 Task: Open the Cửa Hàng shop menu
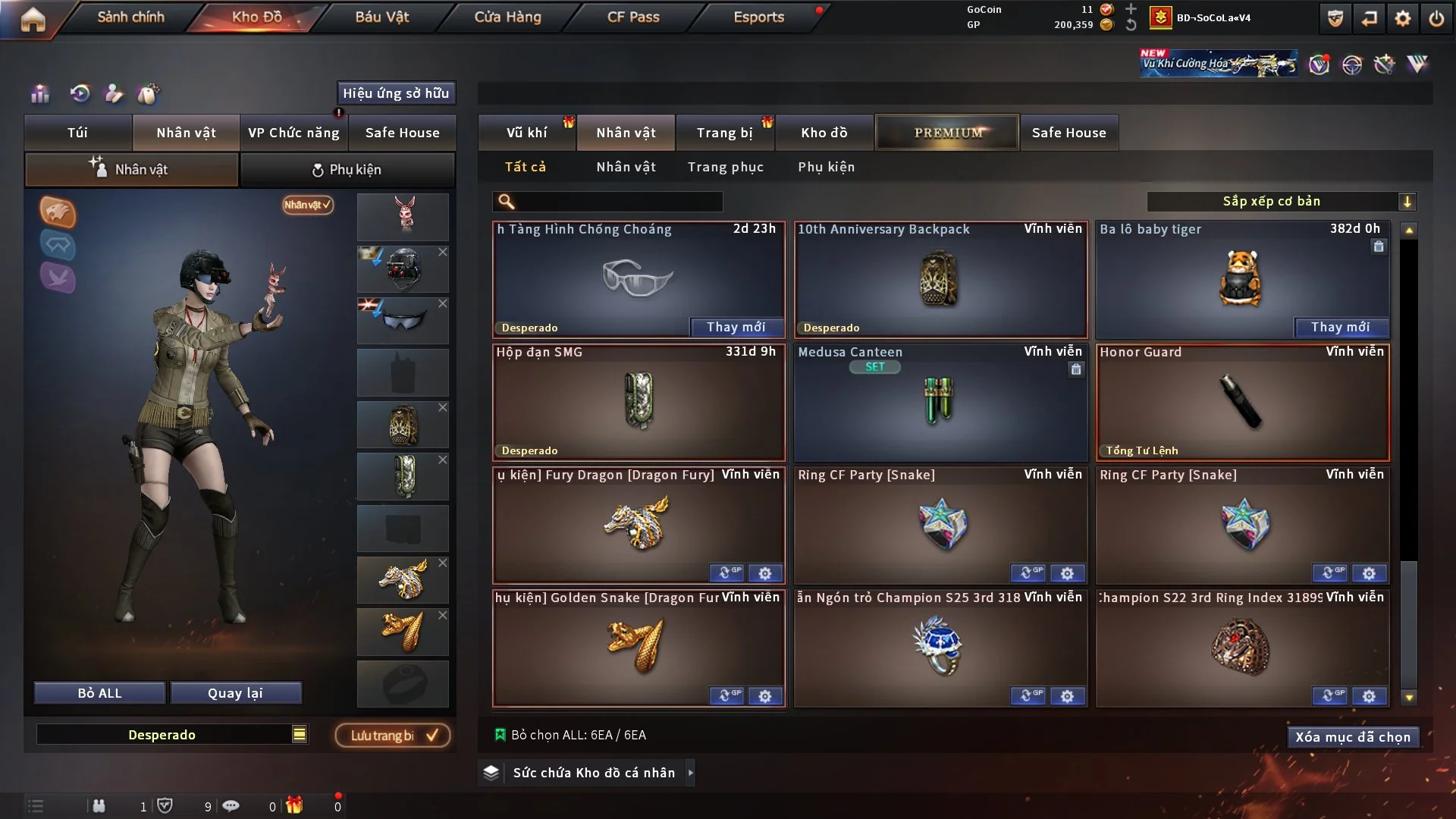point(507,17)
